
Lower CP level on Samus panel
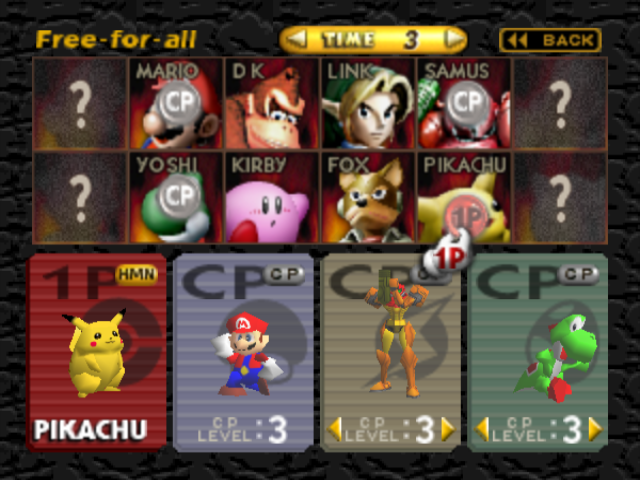pos(335,429)
